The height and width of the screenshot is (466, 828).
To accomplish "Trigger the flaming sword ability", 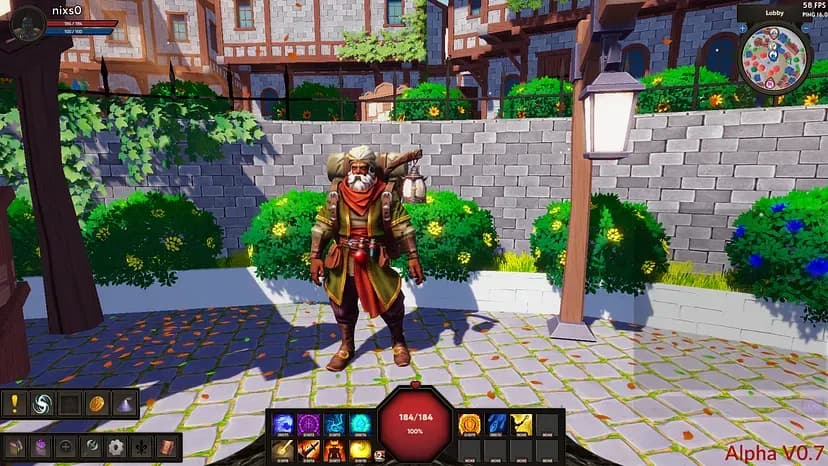I will click(308, 451).
